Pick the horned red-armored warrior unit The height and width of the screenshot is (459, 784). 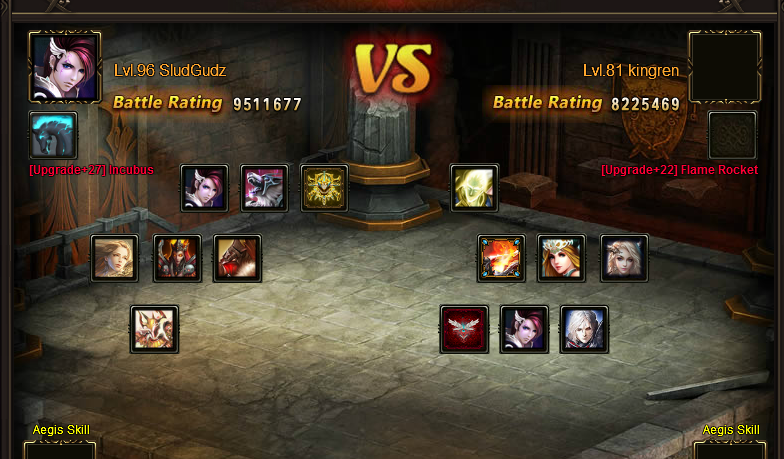[177, 259]
